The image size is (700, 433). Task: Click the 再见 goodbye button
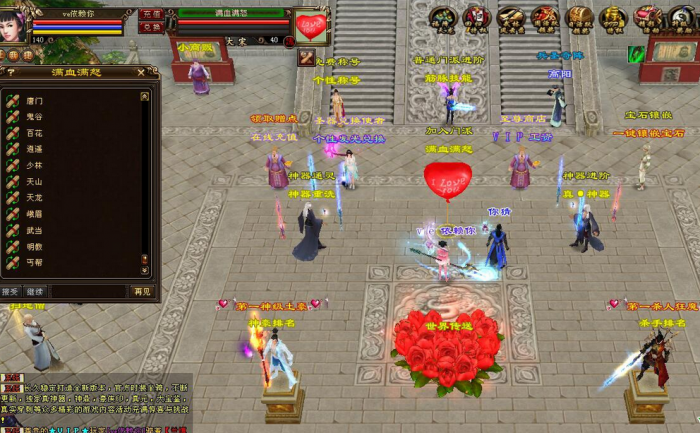[142, 292]
